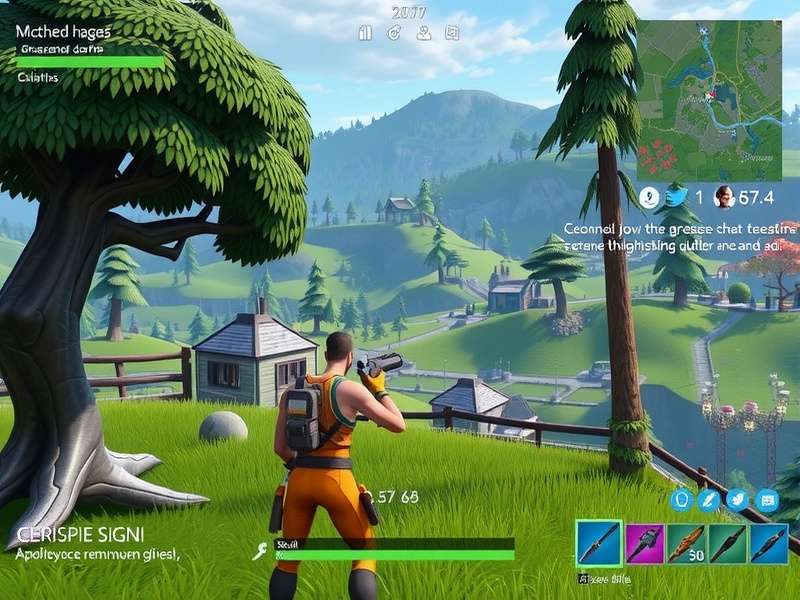Click the circular ring icon above the hotbar
The height and width of the screenshot is (600, 800).
(683, 499)
